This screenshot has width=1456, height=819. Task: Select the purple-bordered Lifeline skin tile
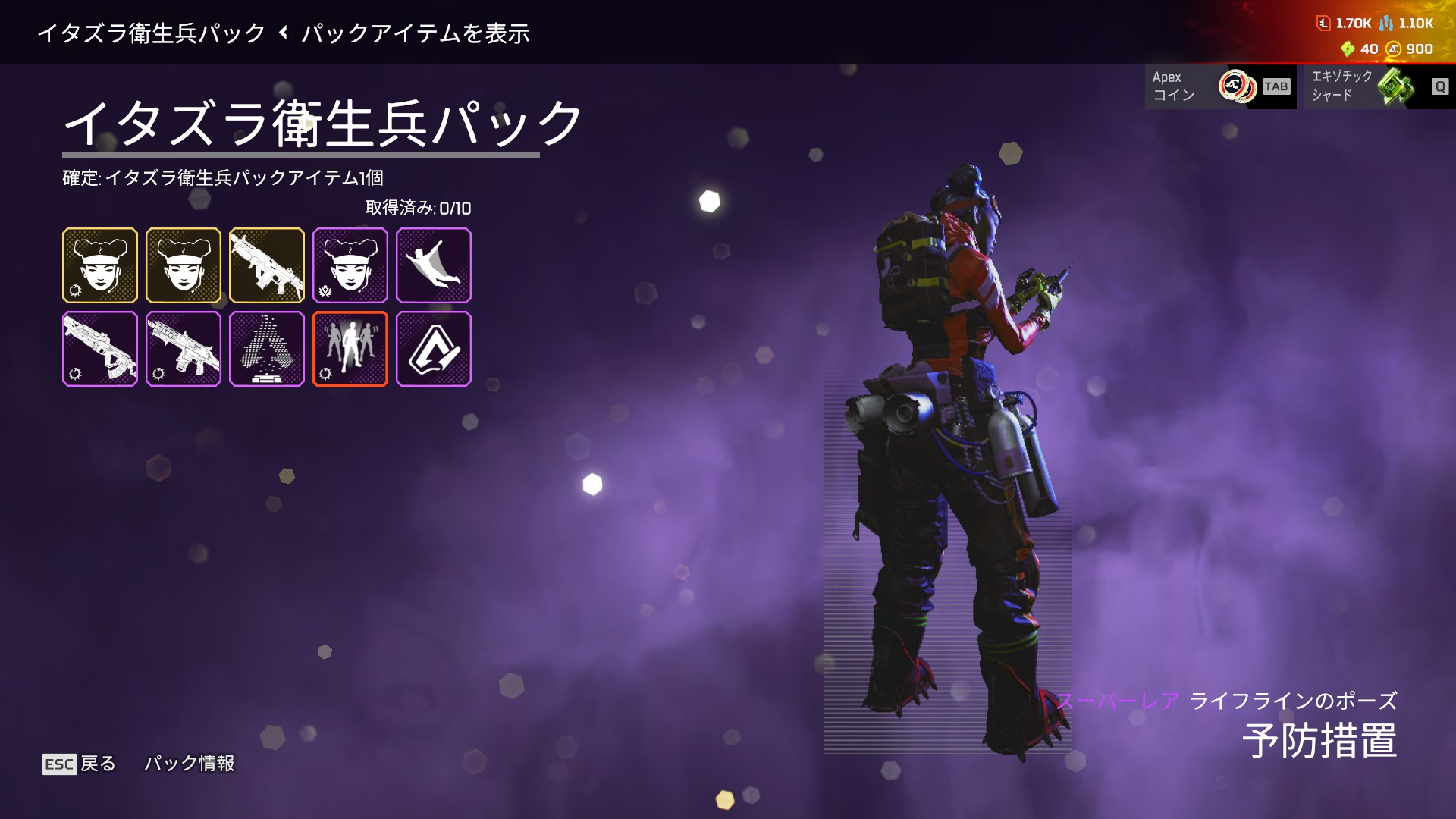tap(350, 265)
